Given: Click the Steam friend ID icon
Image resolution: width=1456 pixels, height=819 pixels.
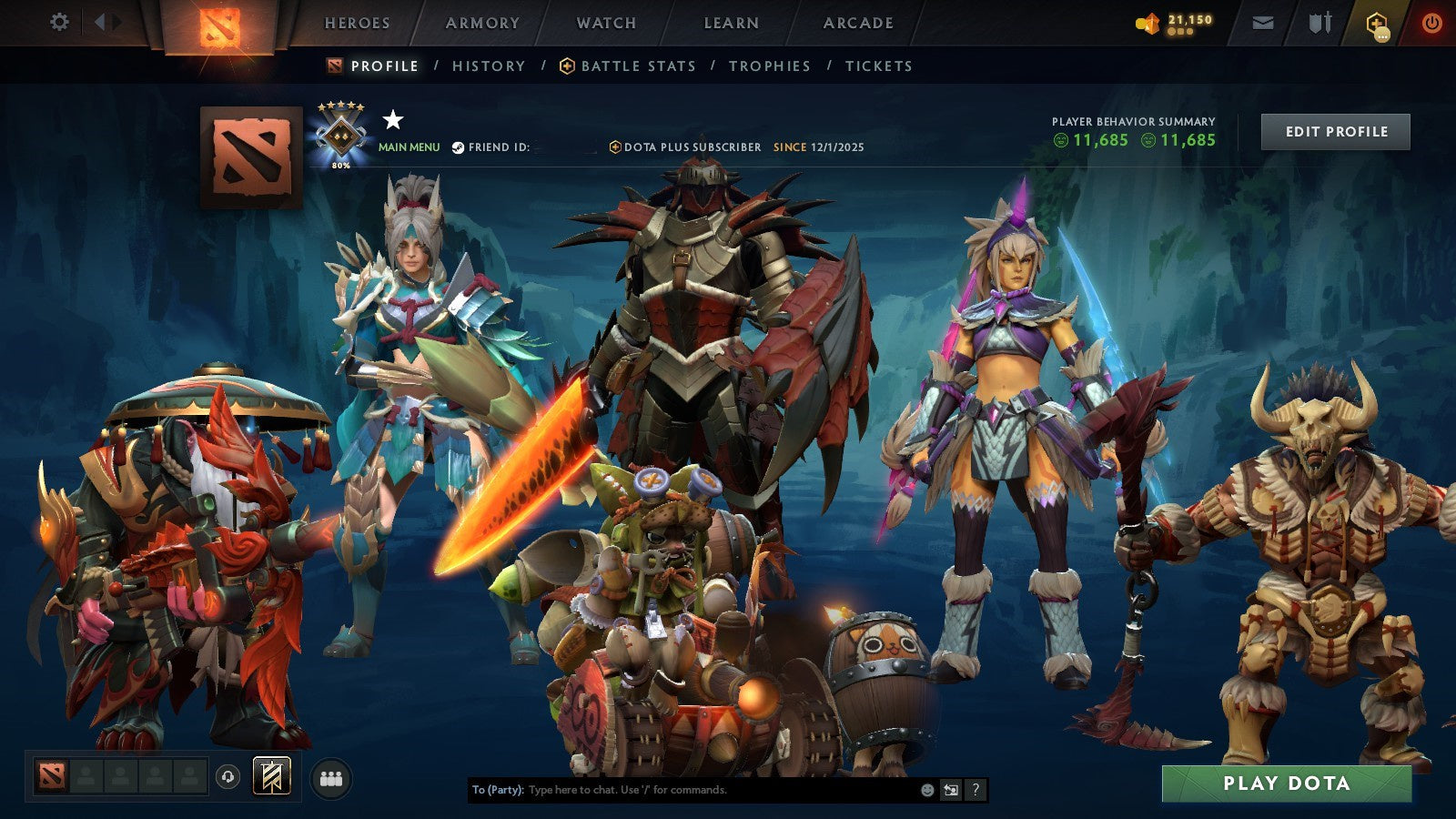Looking at the screenshot, I should (458, 147).
